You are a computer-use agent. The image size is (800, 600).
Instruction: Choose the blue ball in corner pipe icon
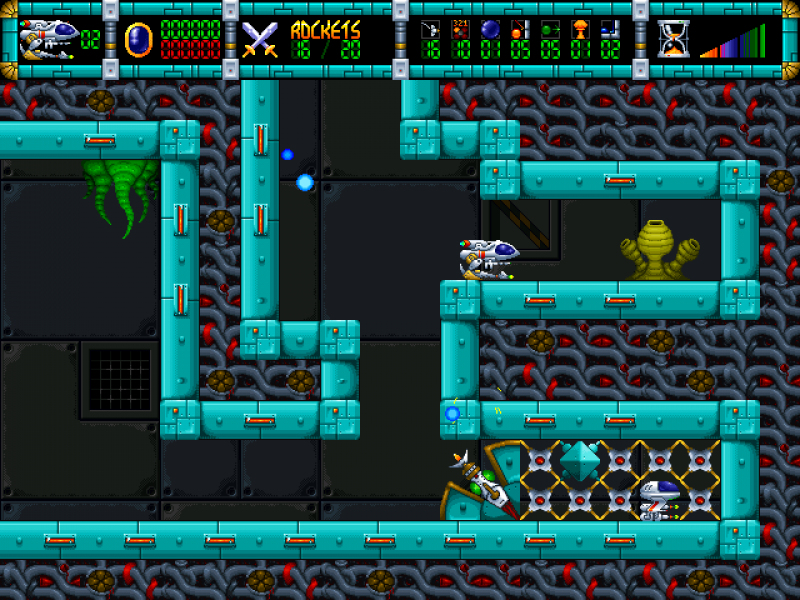610,29
